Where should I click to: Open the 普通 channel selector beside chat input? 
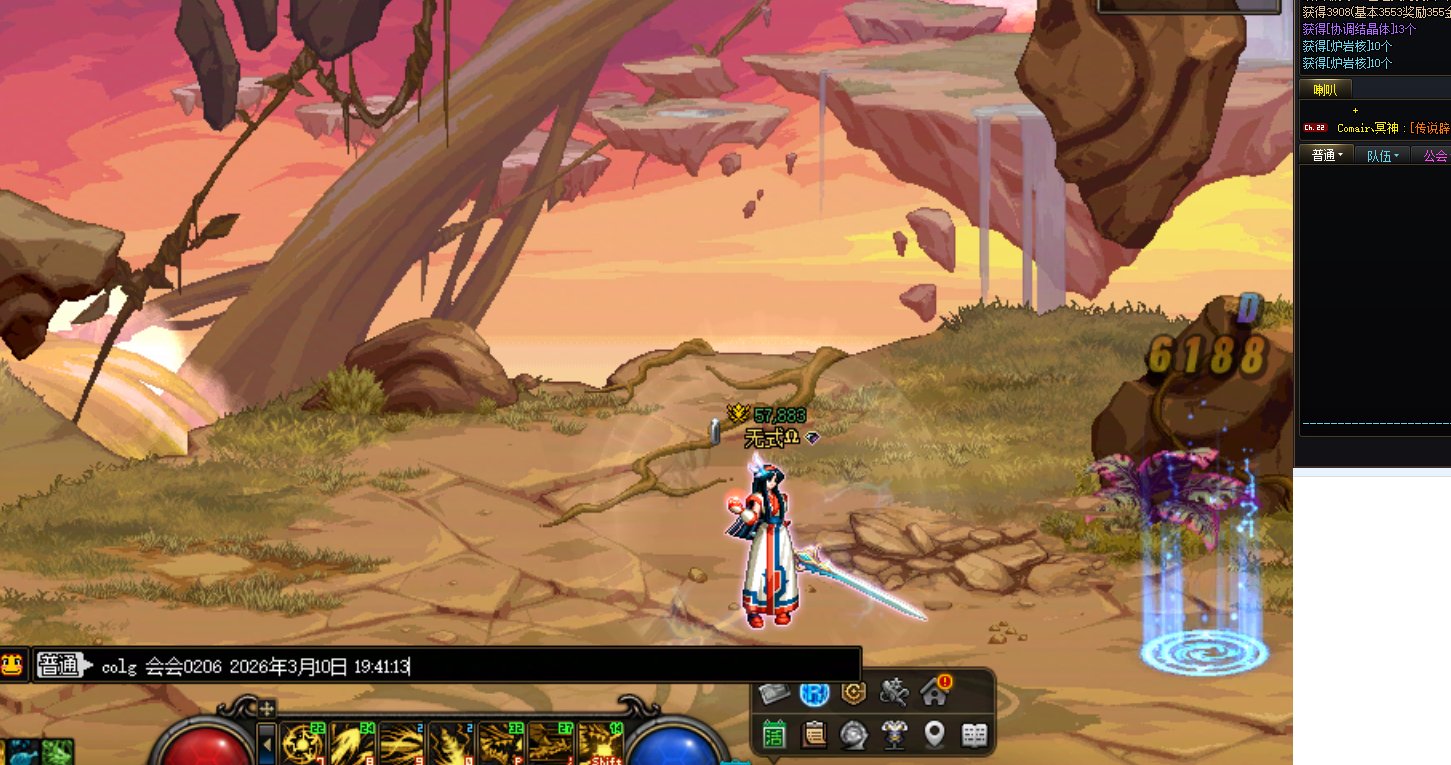coord(60,666)
